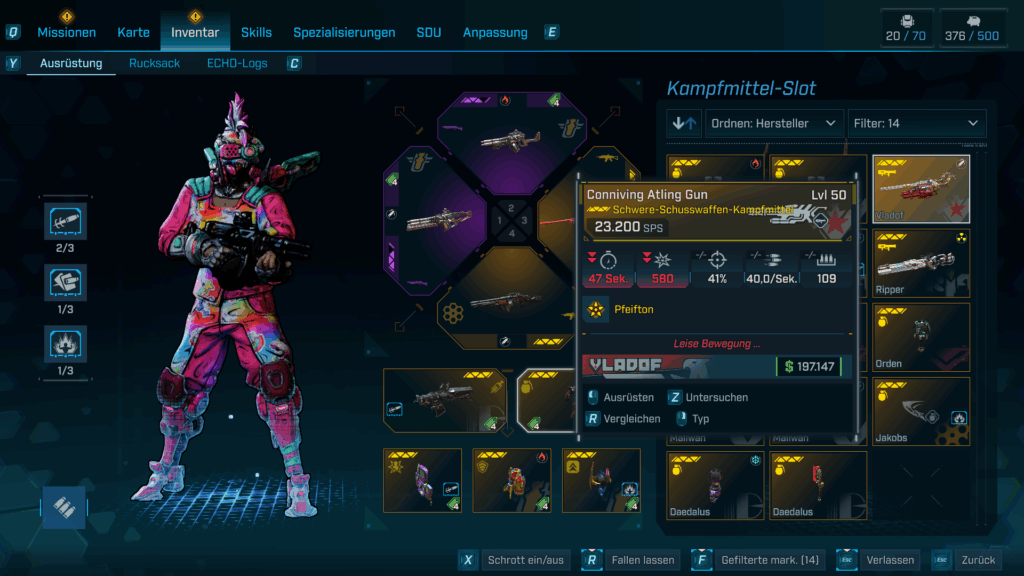
Task: Open the Spezialisierungen tab
Action: pyautogui.click(x=344, y=32)
